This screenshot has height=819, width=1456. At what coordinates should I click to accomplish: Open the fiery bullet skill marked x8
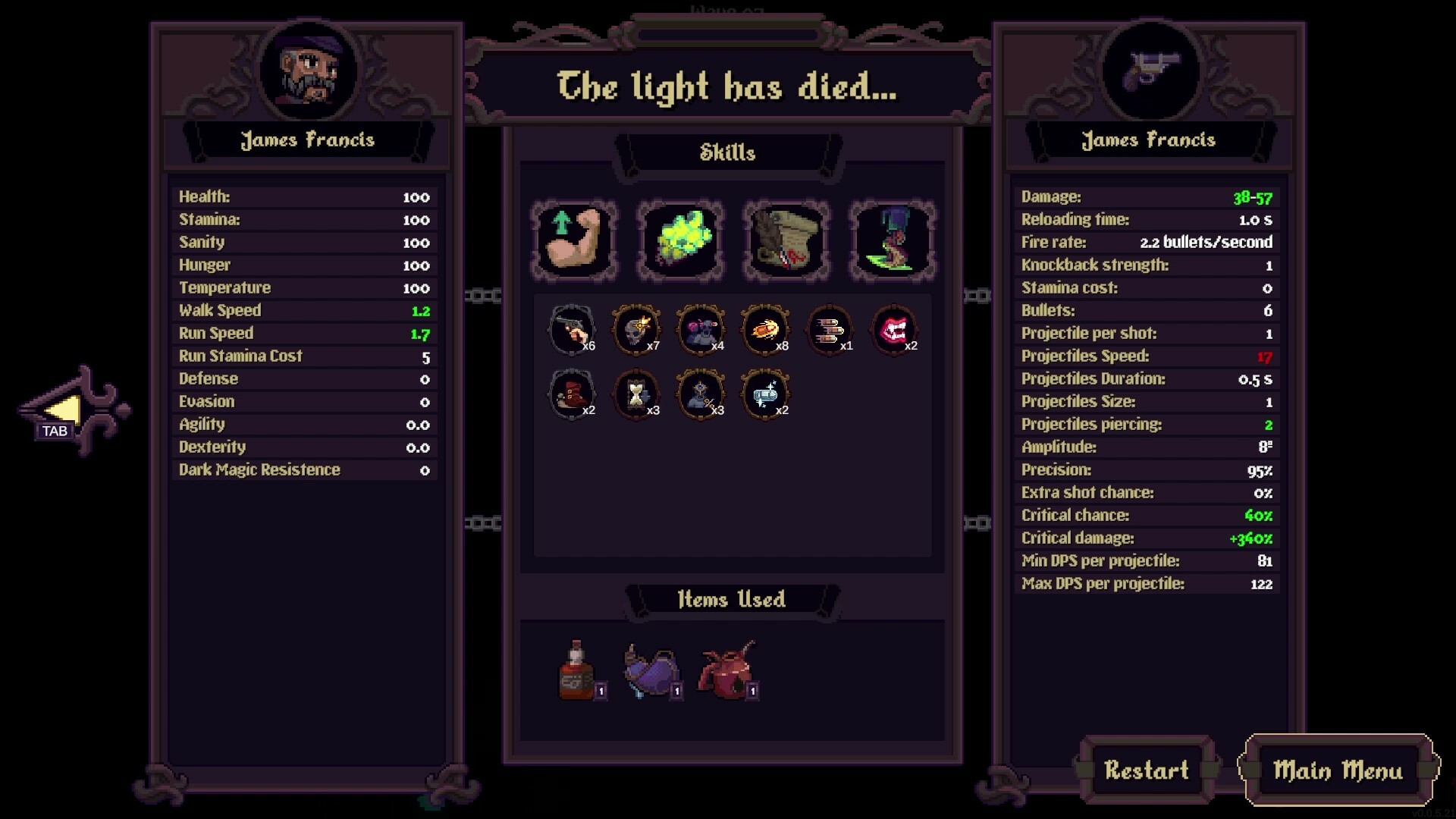click(x=766, y=329)
